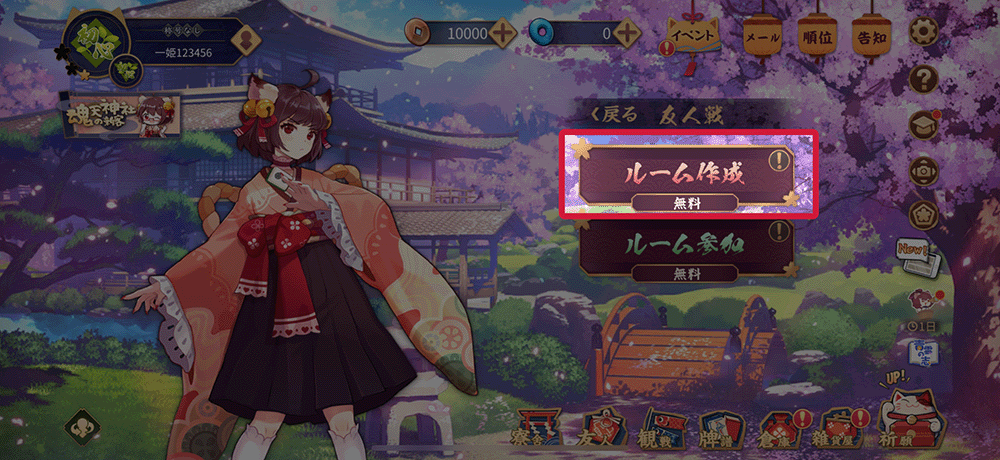The width and height of the screenshot is (1000, 460).
Task: Add more copper coins with the plus button
Action: coord(503,33)
